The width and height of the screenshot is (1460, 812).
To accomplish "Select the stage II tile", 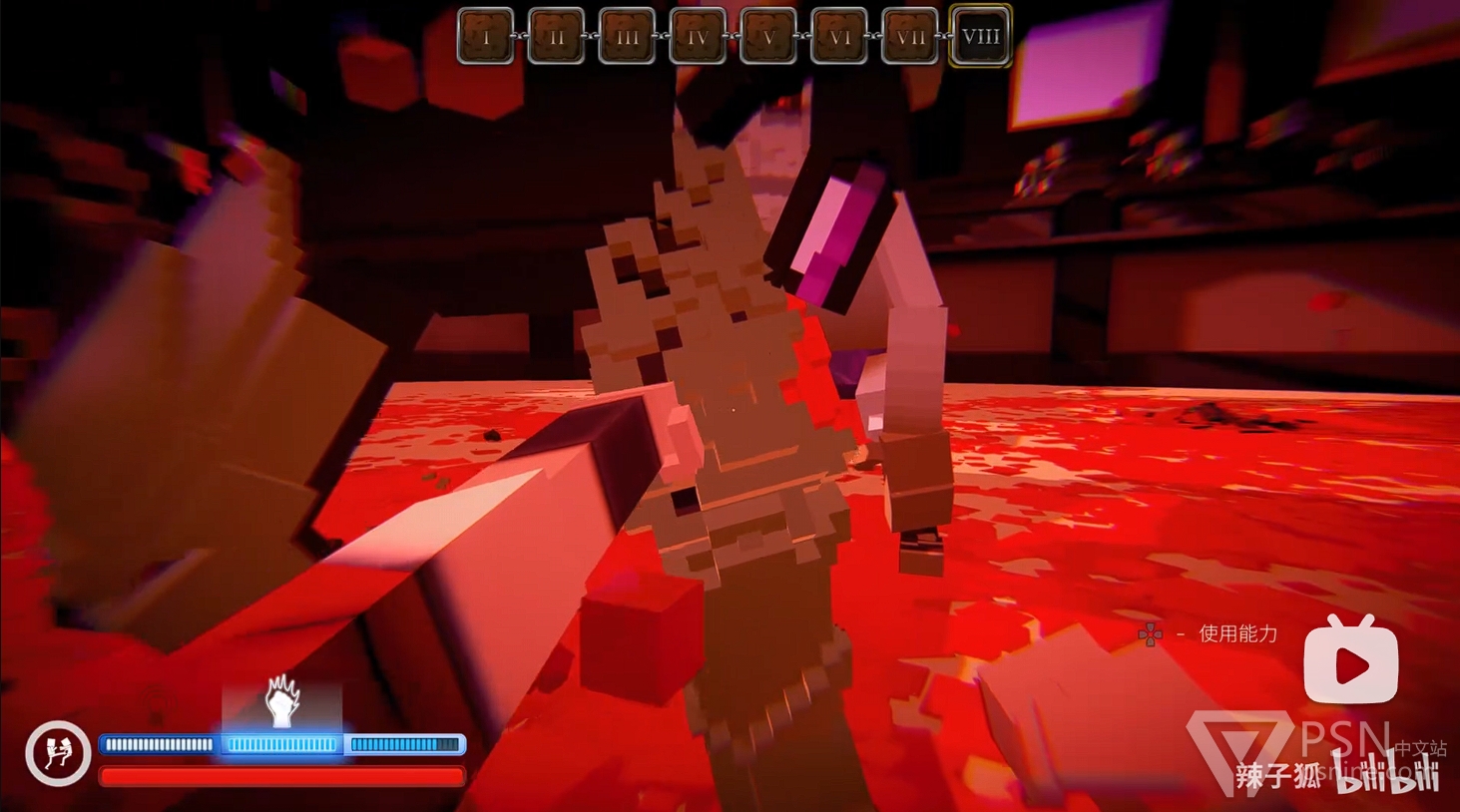I will (x=557, y=37).
